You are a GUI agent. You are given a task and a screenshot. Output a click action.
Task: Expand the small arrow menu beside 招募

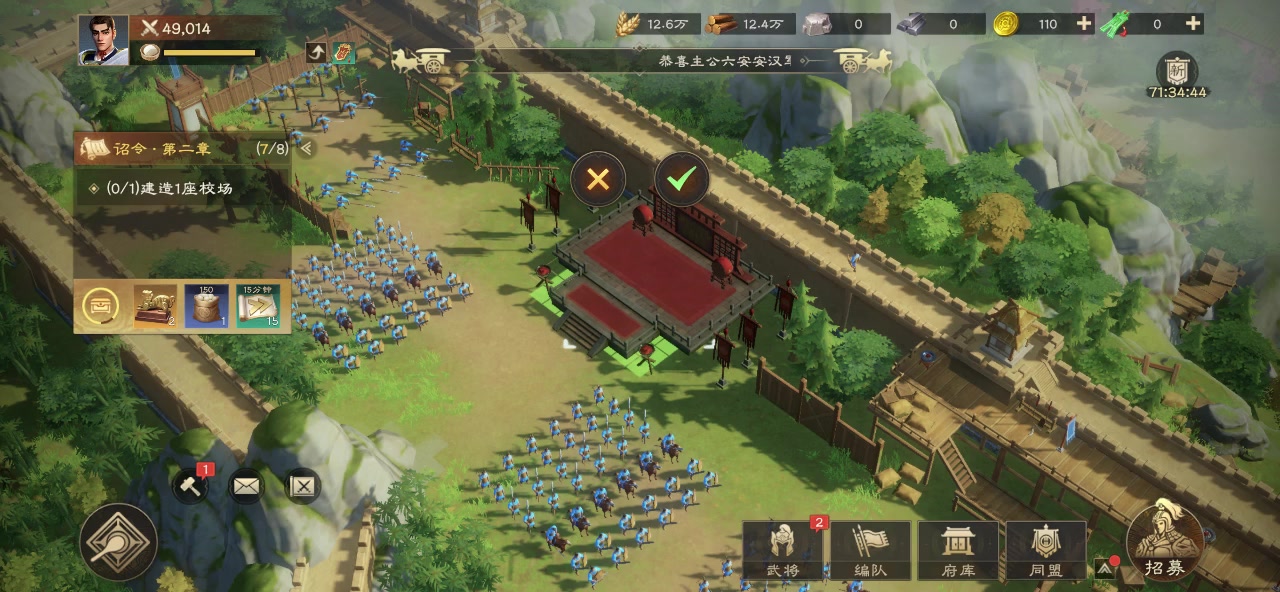(x=1104, y=567)
